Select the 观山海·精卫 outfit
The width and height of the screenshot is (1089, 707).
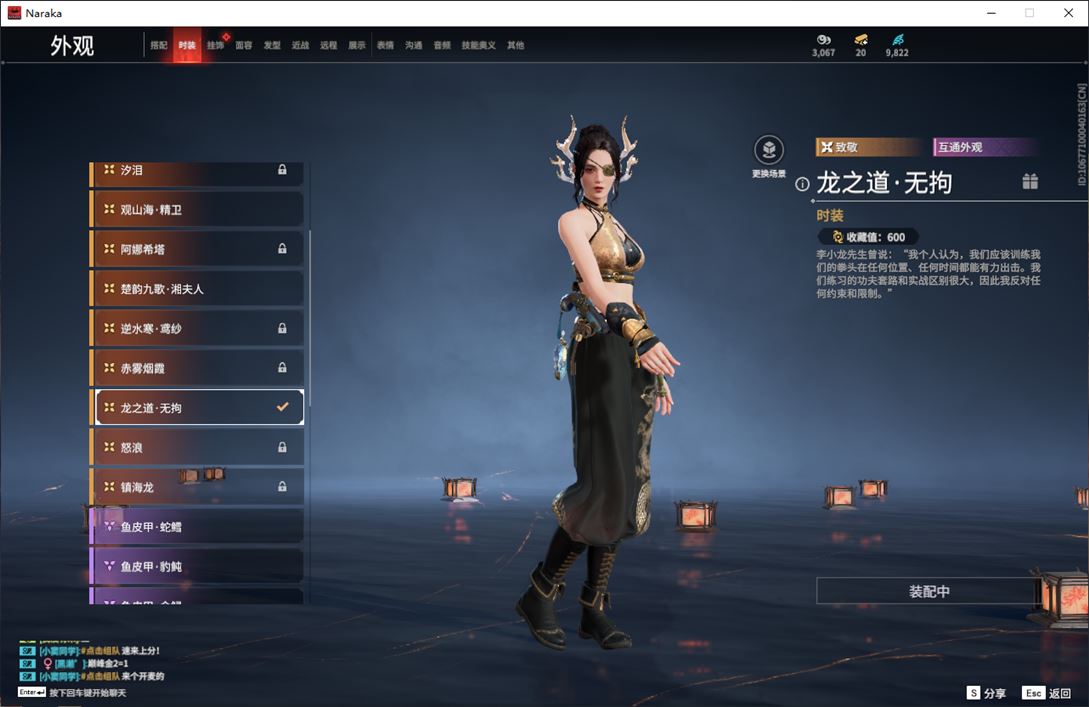click(198, 210)
